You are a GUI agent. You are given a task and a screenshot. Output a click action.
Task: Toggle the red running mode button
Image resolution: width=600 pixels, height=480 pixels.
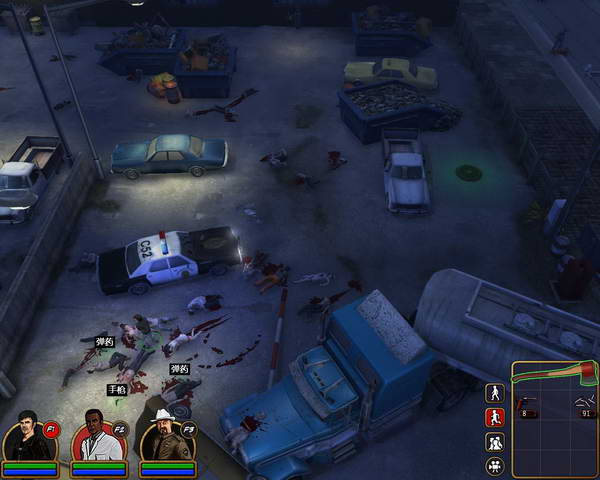click(x=494, y=418)
